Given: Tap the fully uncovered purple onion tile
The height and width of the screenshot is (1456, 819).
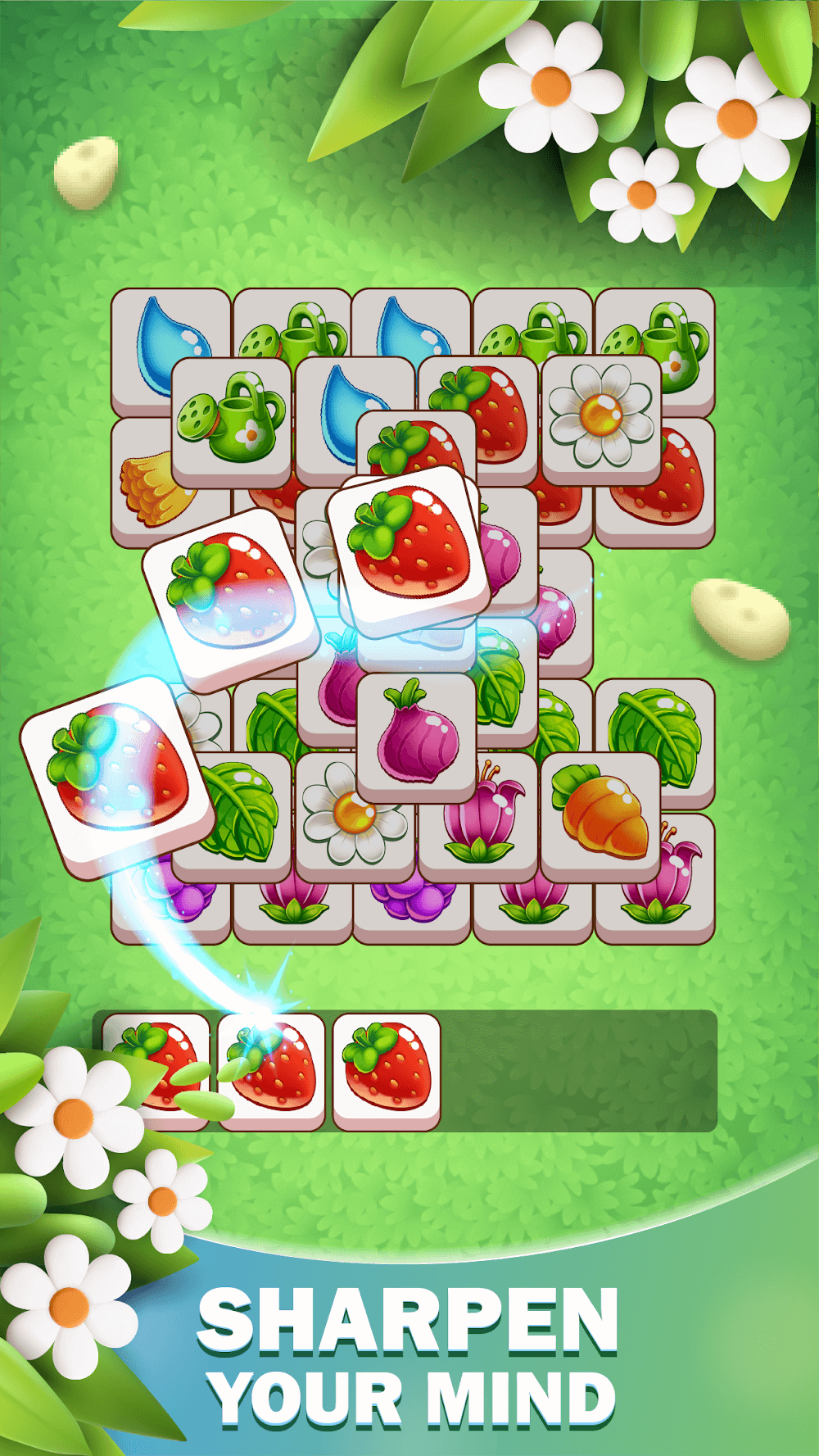Looking at the screenshot, I should [x=417, y=734].
